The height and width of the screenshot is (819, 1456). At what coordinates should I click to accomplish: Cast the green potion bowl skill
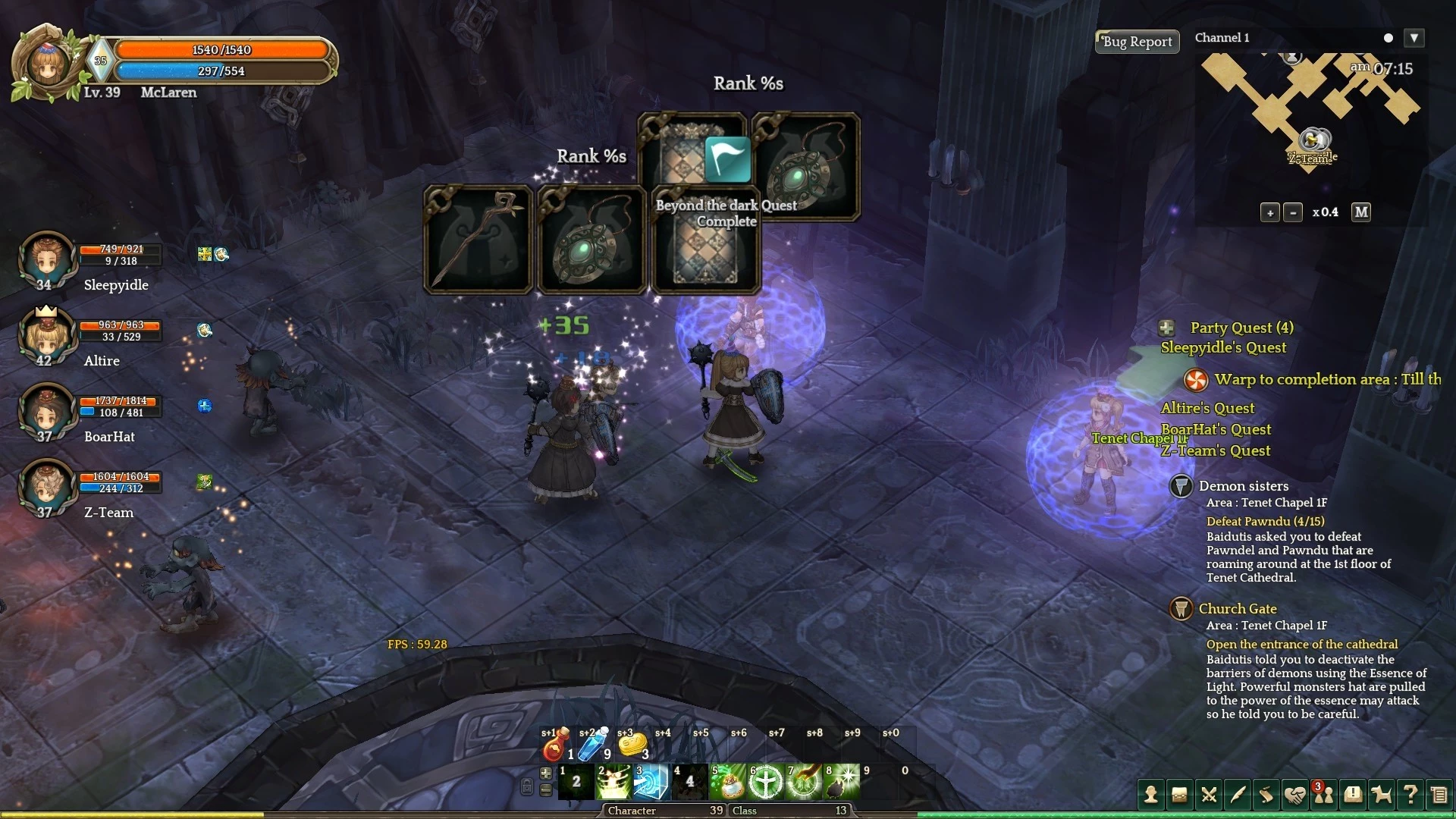729,783
